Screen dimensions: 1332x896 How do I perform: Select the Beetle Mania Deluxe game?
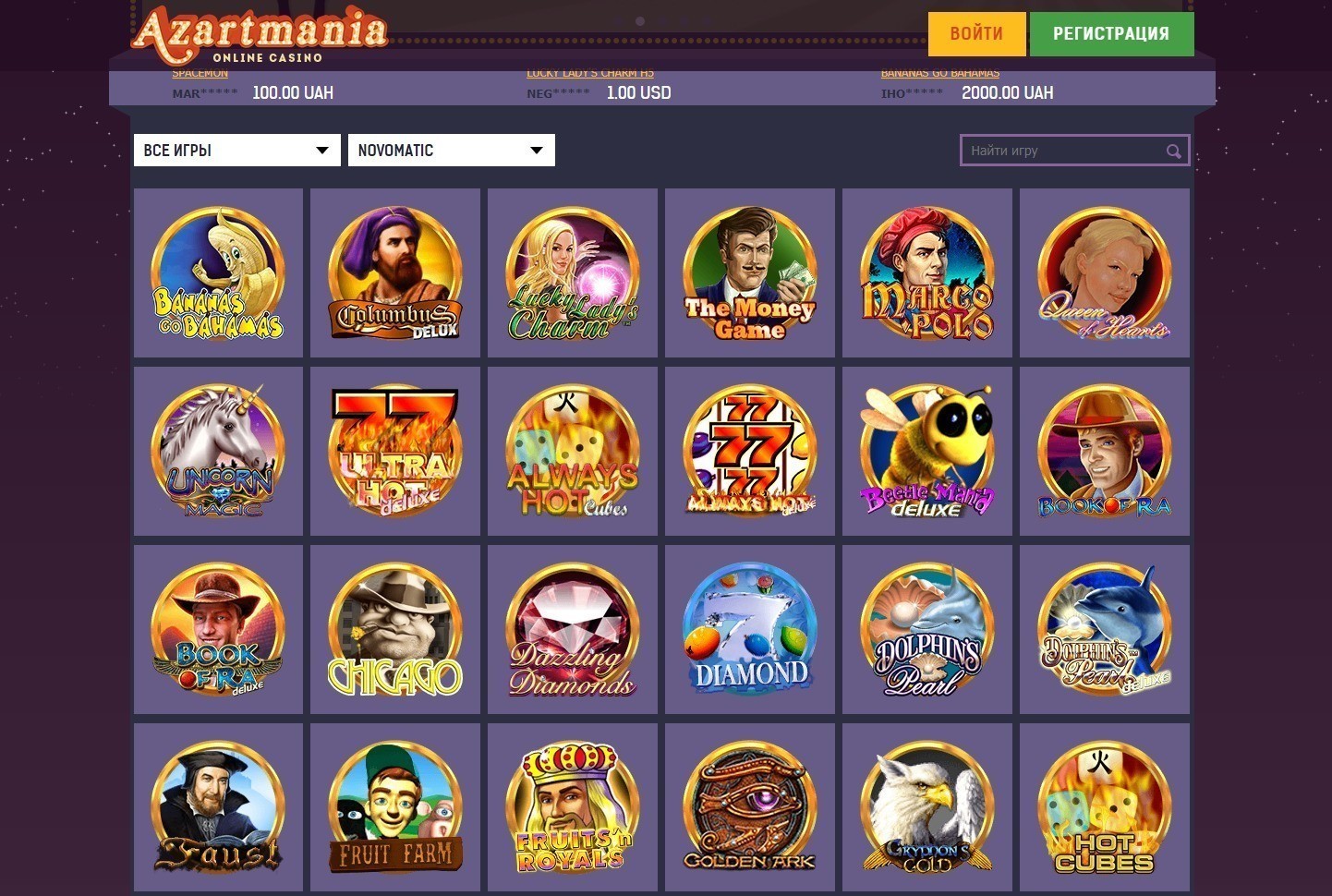pyautogui.click(x=927, y=451)
